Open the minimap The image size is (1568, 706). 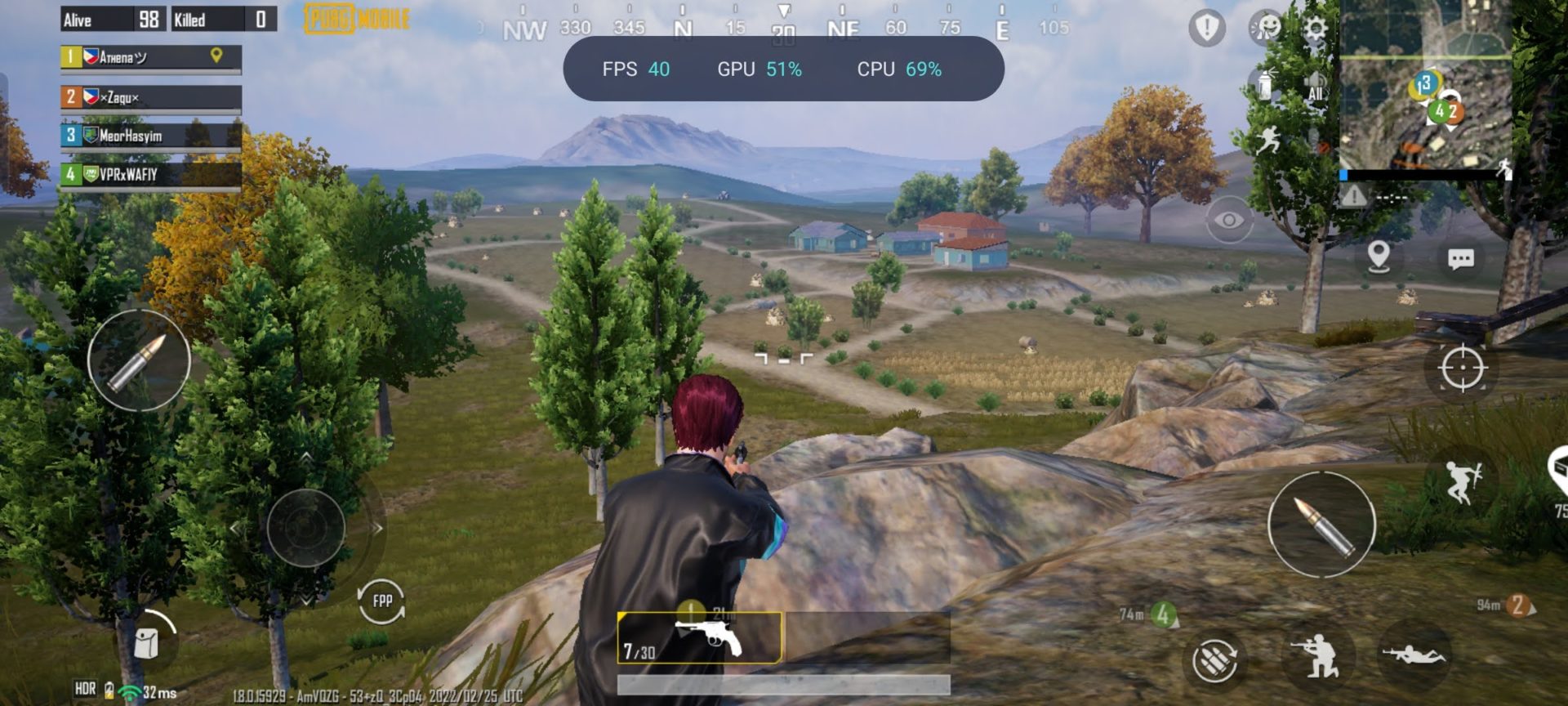(1425, 86)
